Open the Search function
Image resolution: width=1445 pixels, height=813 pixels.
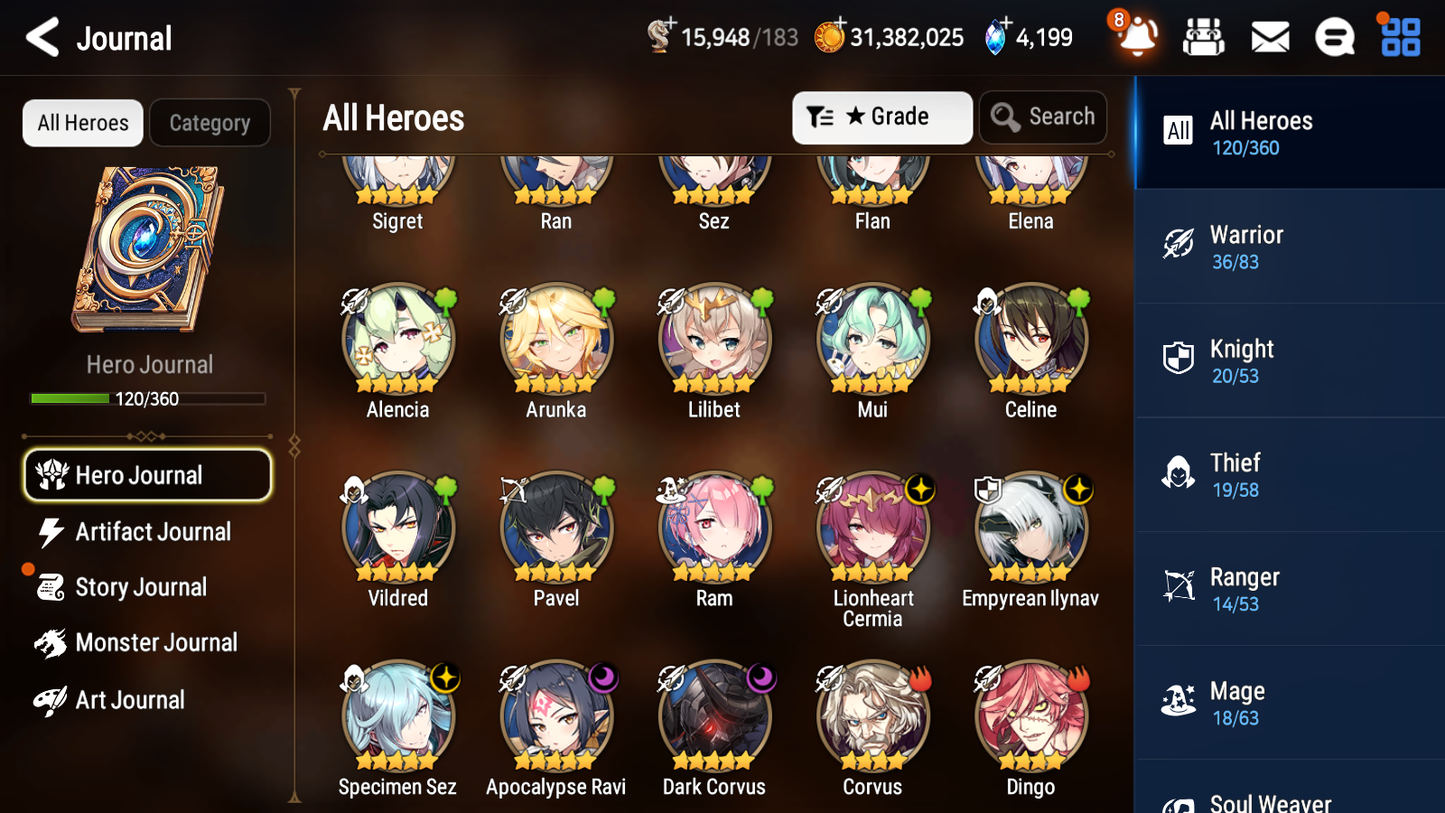[x=1043, y=117]
